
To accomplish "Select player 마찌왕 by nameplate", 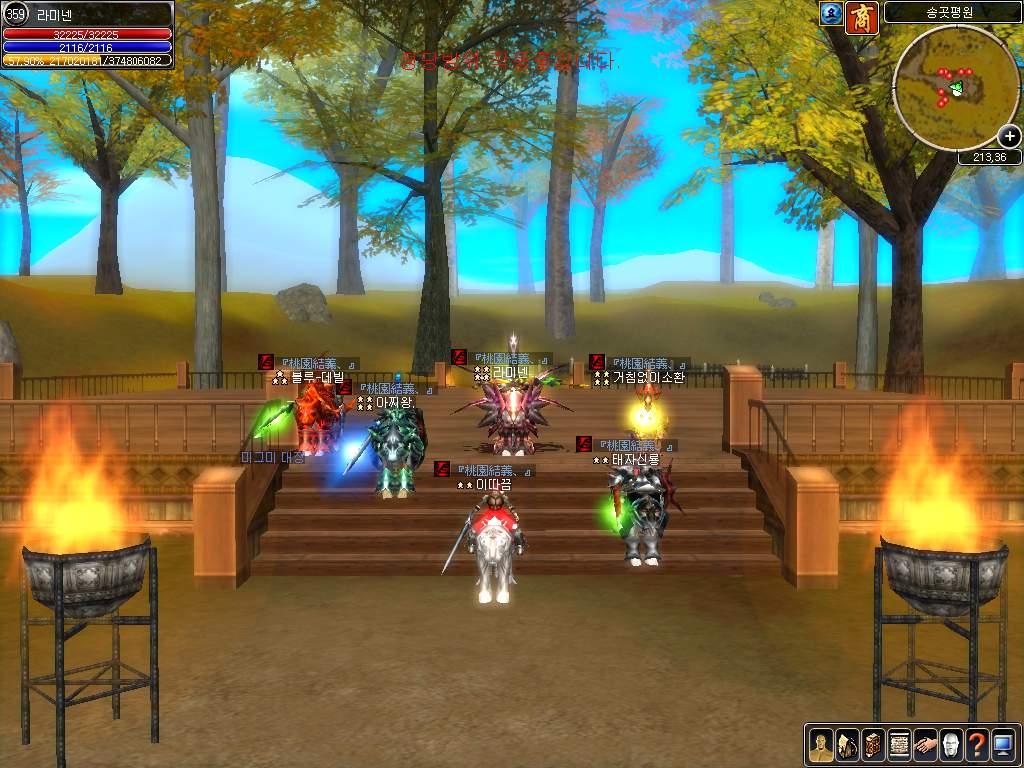I will click(394, 402).
